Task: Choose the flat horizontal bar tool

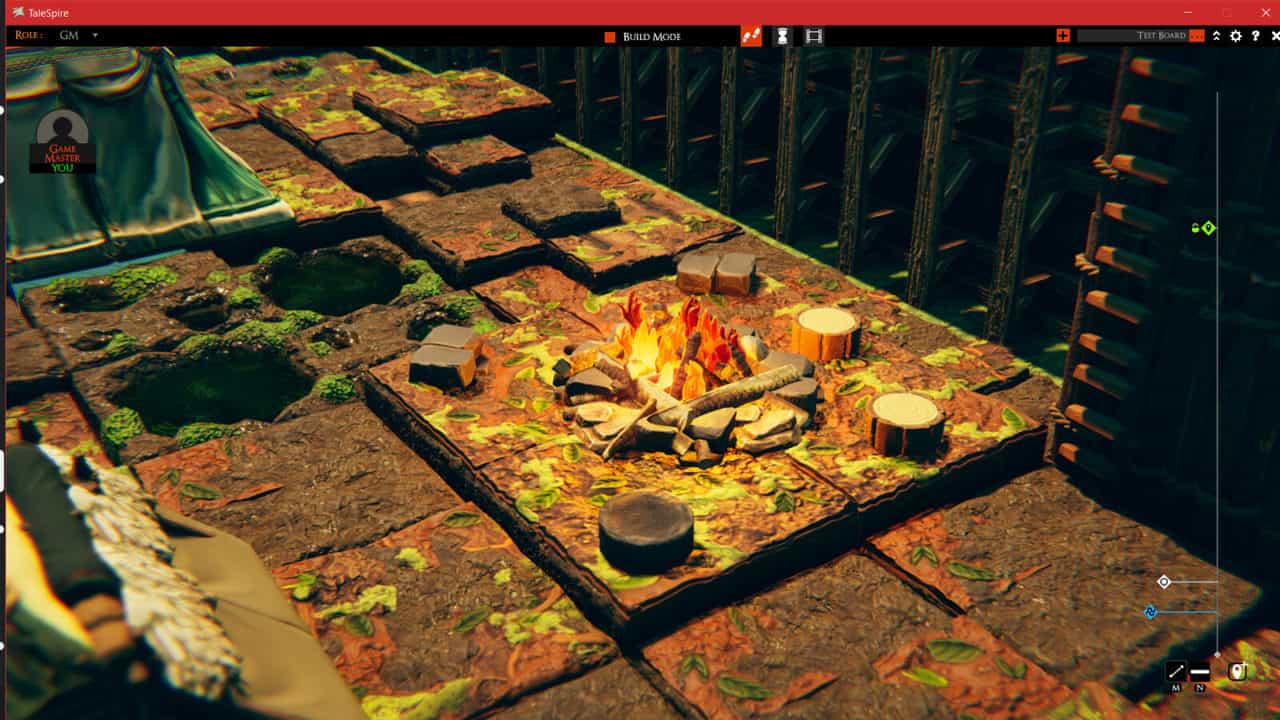Action: (1200, 672)
